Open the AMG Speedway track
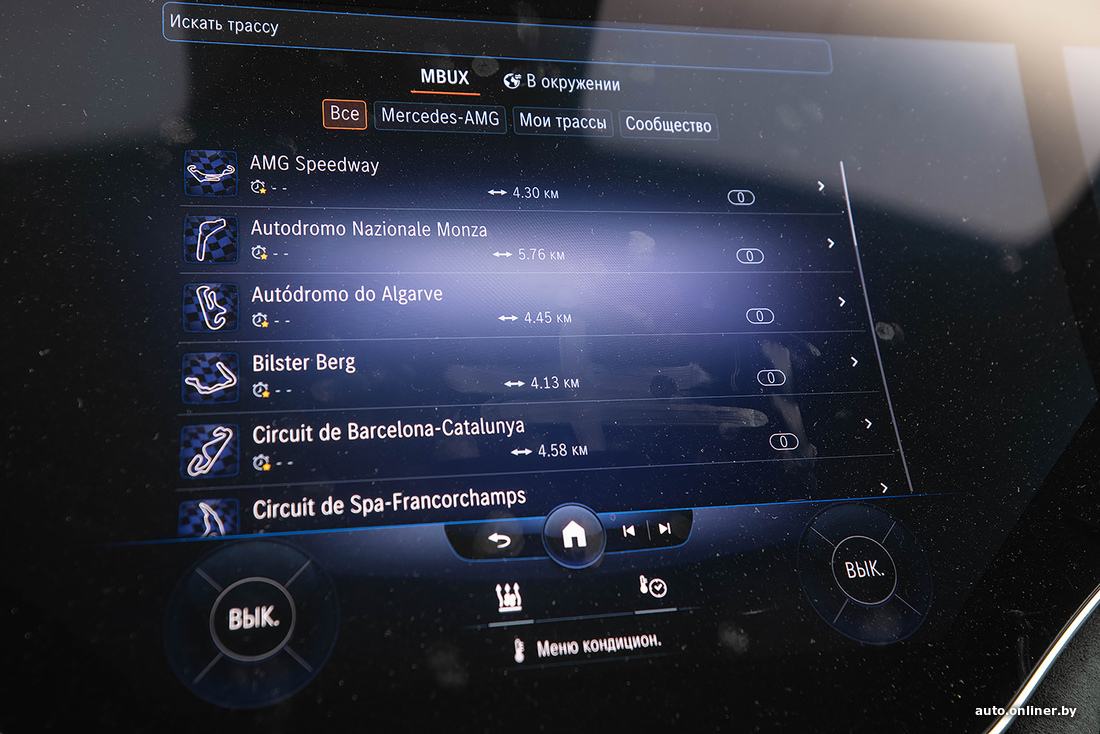This screenshot has height=734, width=1100. coord(500,176)
